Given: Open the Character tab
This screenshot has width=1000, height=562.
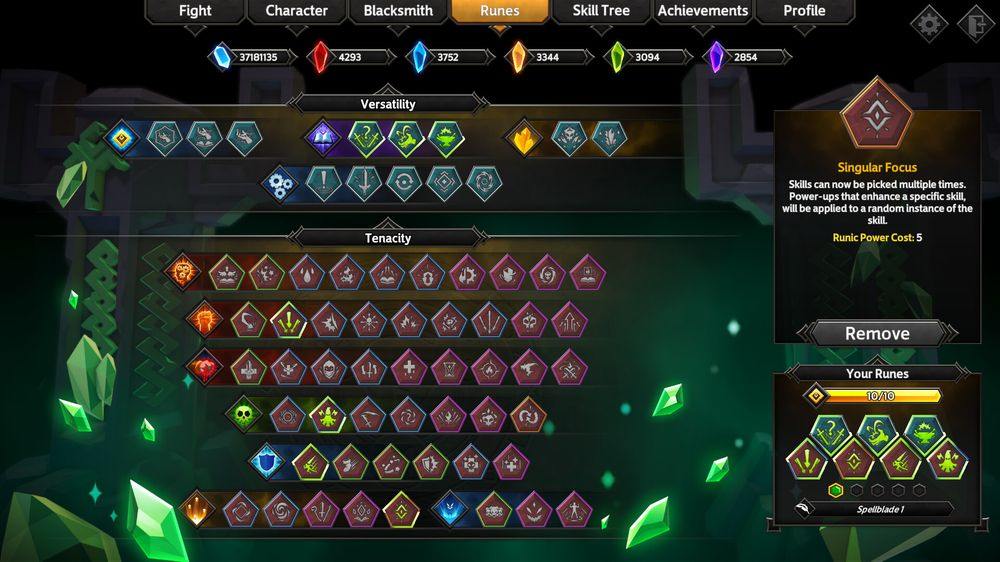Looking at the screenshot, I should (x=296, y=11).
